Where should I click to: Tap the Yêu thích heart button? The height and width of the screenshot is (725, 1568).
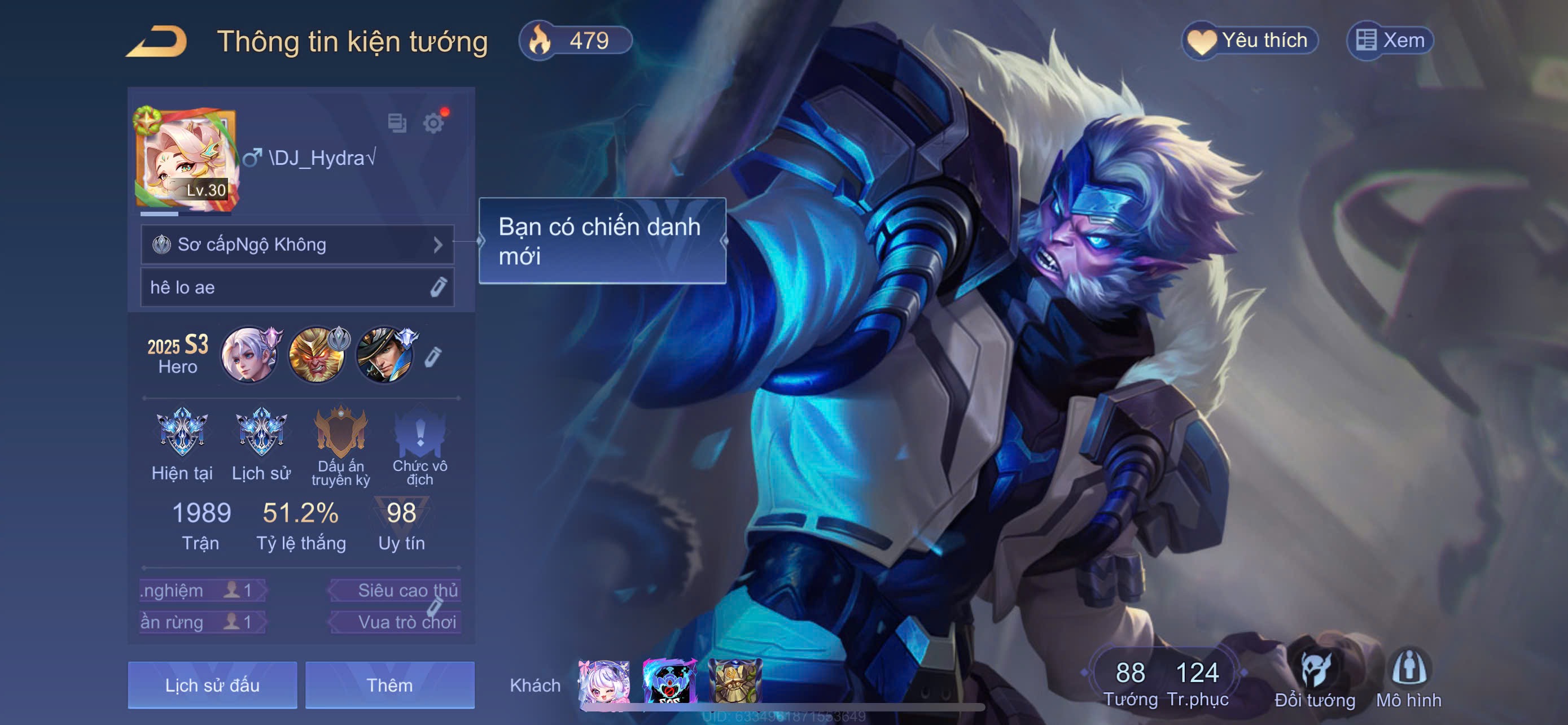tap(1250, 41)
